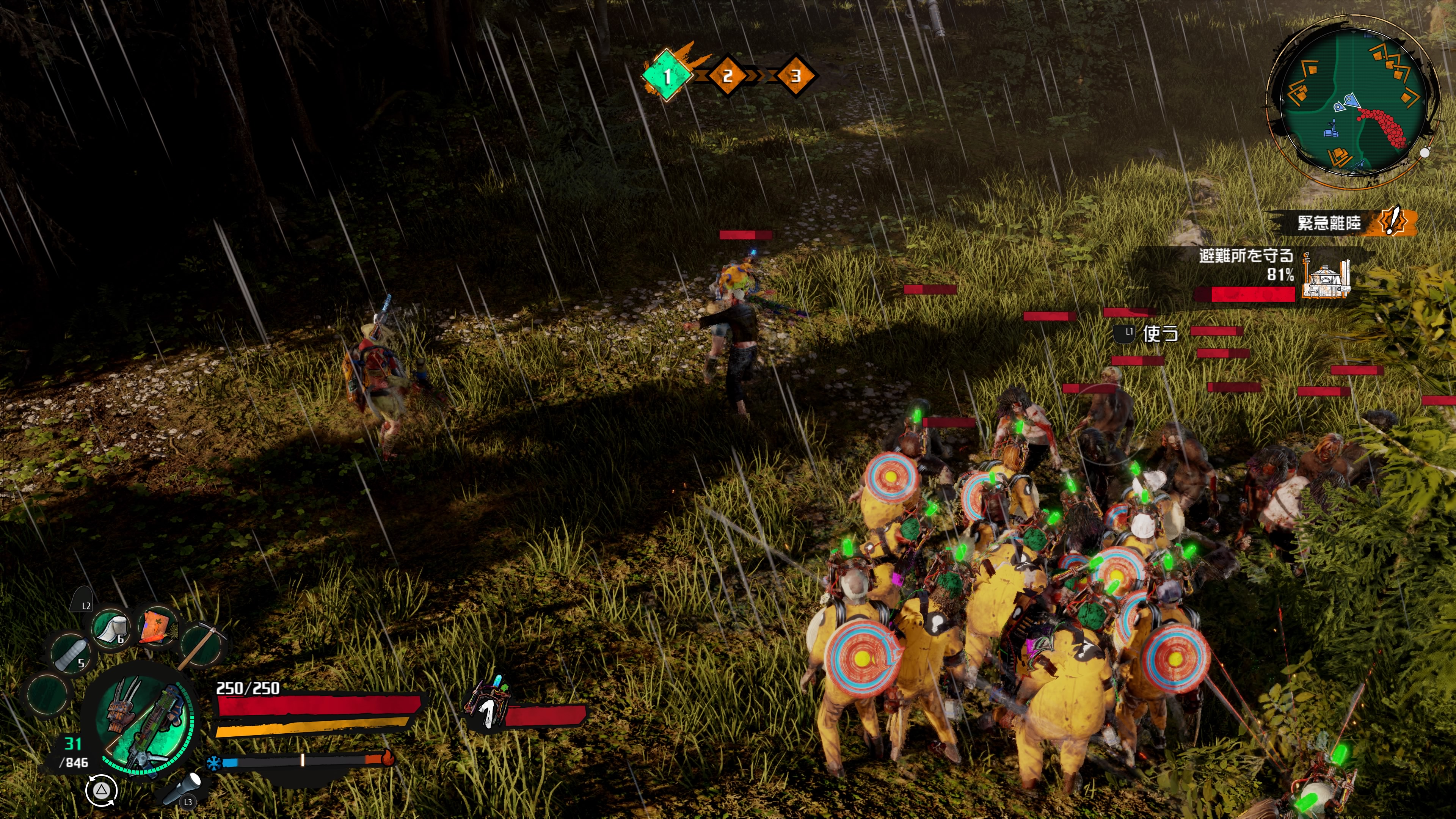Select the orange wave 2 diamond
The image size is (1456, 819).
pyautogui.click(x=728, y=76)
